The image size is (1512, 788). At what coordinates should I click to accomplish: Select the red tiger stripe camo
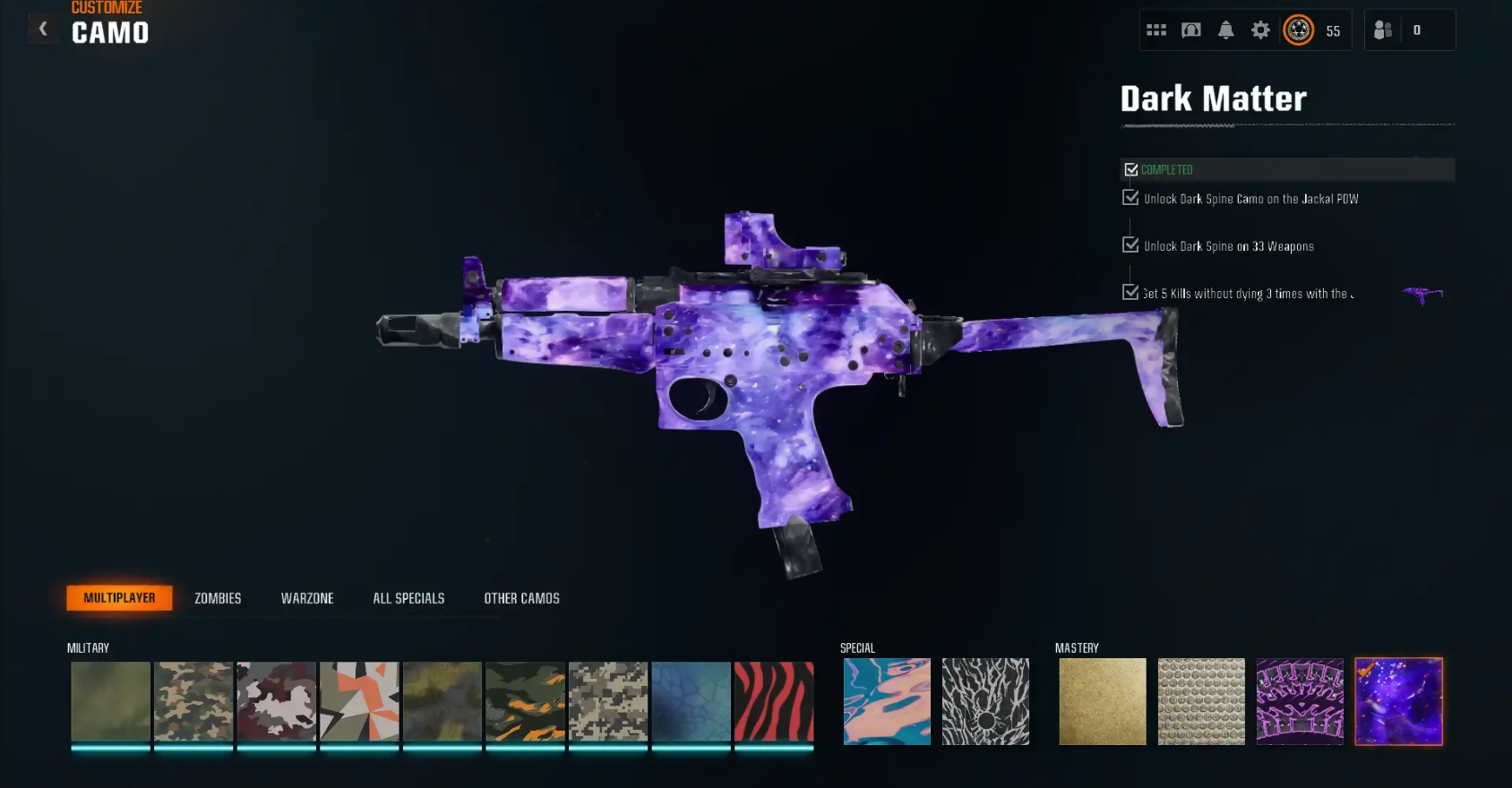(x=774, y=701)
